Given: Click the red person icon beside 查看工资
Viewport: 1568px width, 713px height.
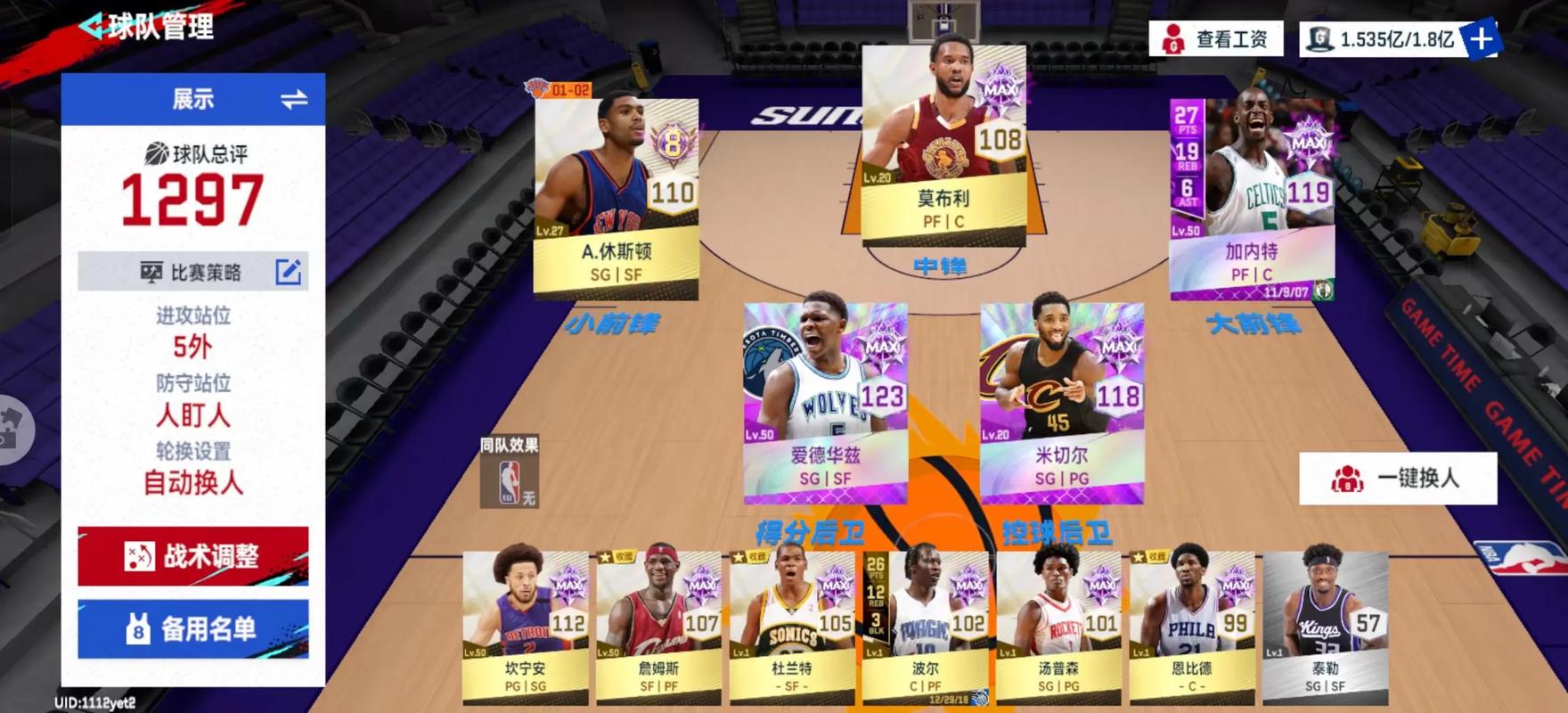Looking at the screenshot, I should tap(1175, 39).
